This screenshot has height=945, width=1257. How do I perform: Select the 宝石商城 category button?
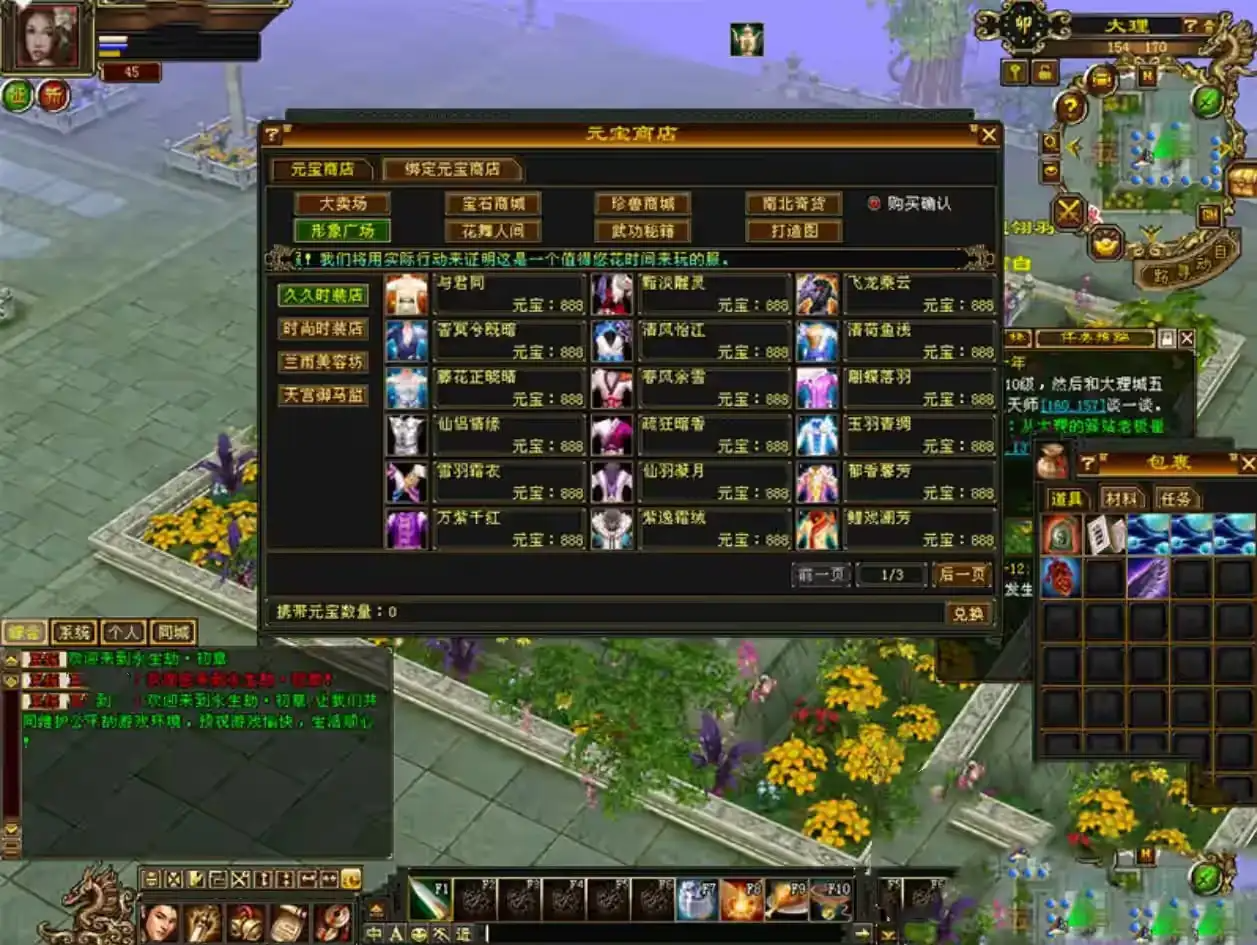click(x=492, y=204)
